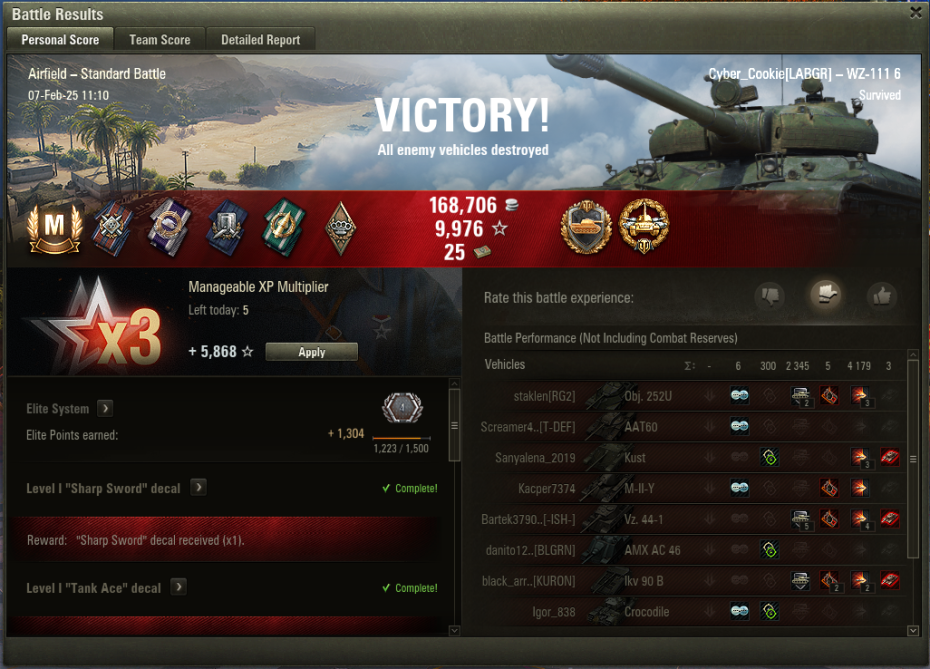Screen dimensions: 930x669
Task: Rate the battle with thumbs down
Action: (769, 296)
